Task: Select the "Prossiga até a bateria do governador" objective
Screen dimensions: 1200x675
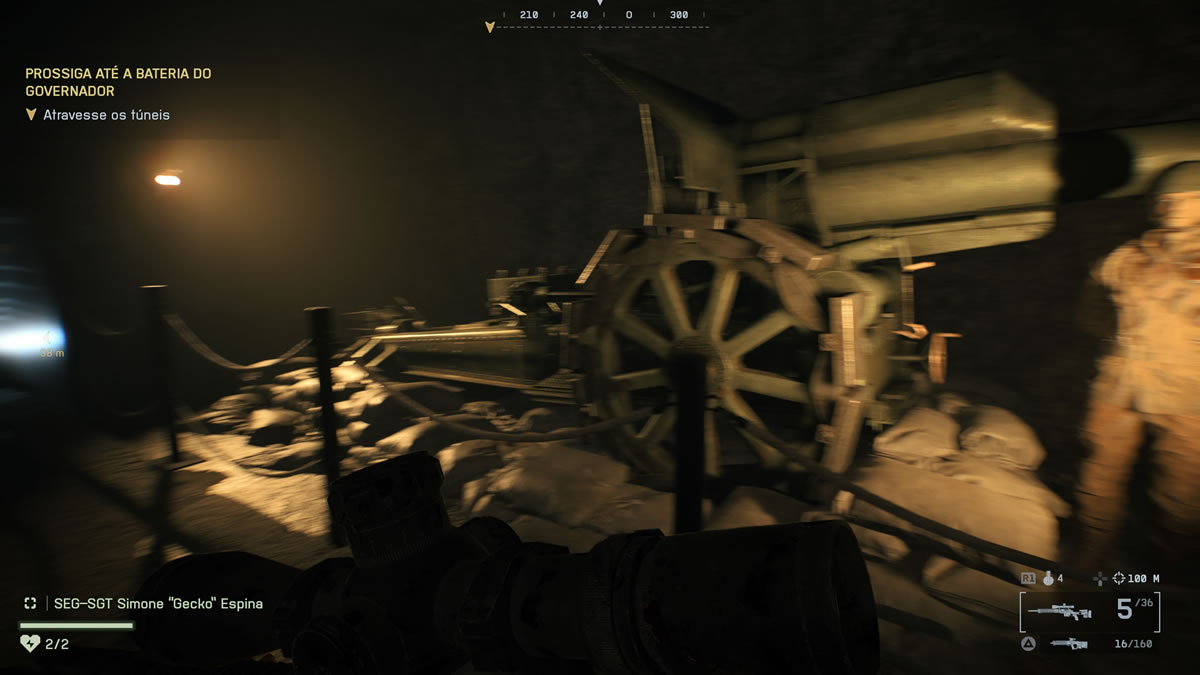Action: tap(118, 82)
